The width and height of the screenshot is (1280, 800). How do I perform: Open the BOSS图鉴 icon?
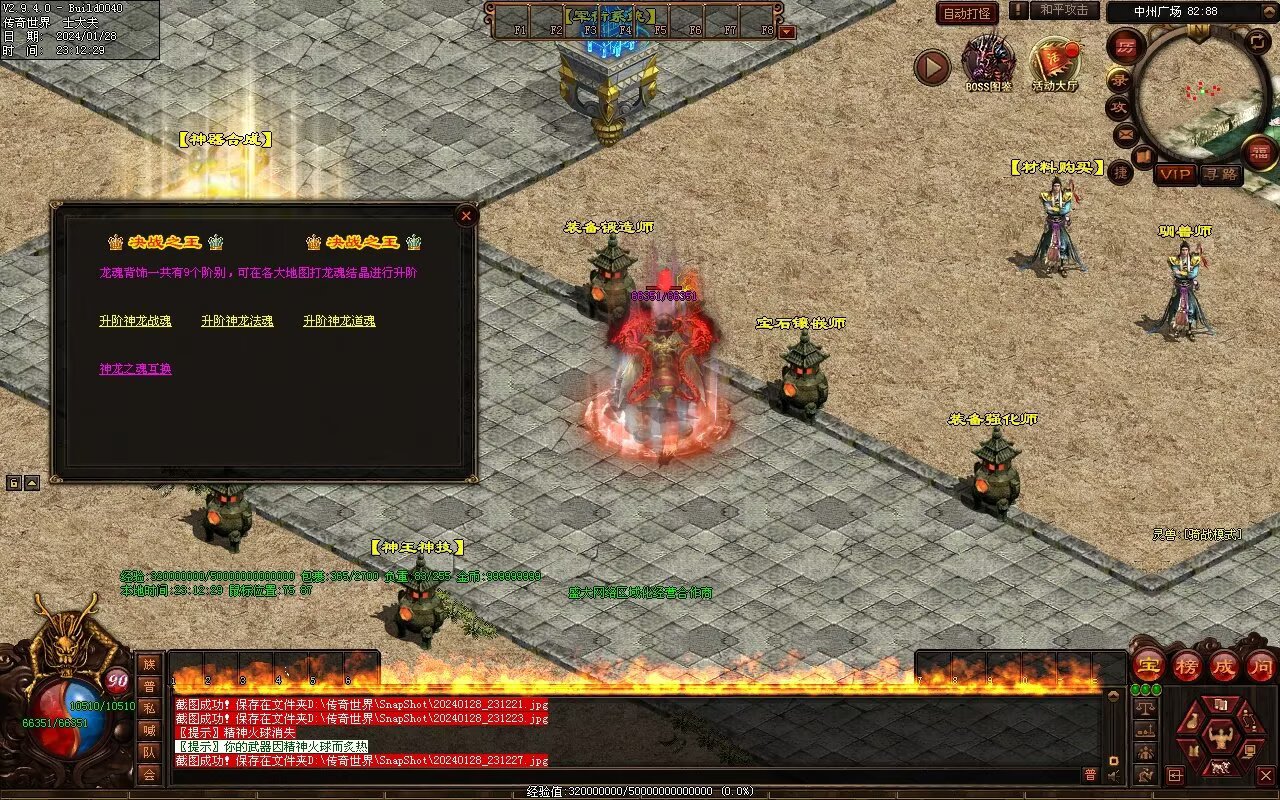point(988,64)
